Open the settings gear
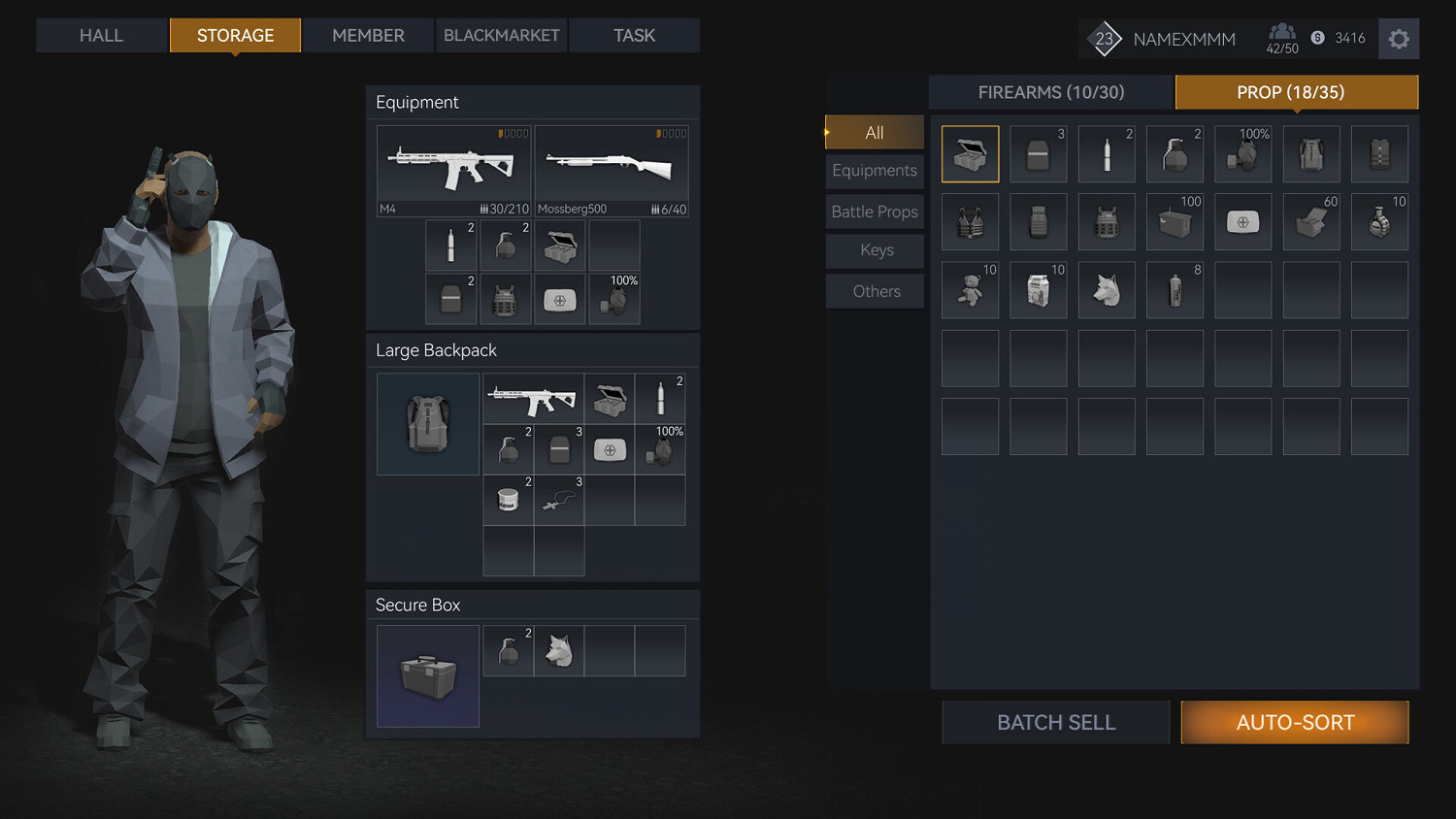Screen dimensions: 1456x819 point(1398,39)
